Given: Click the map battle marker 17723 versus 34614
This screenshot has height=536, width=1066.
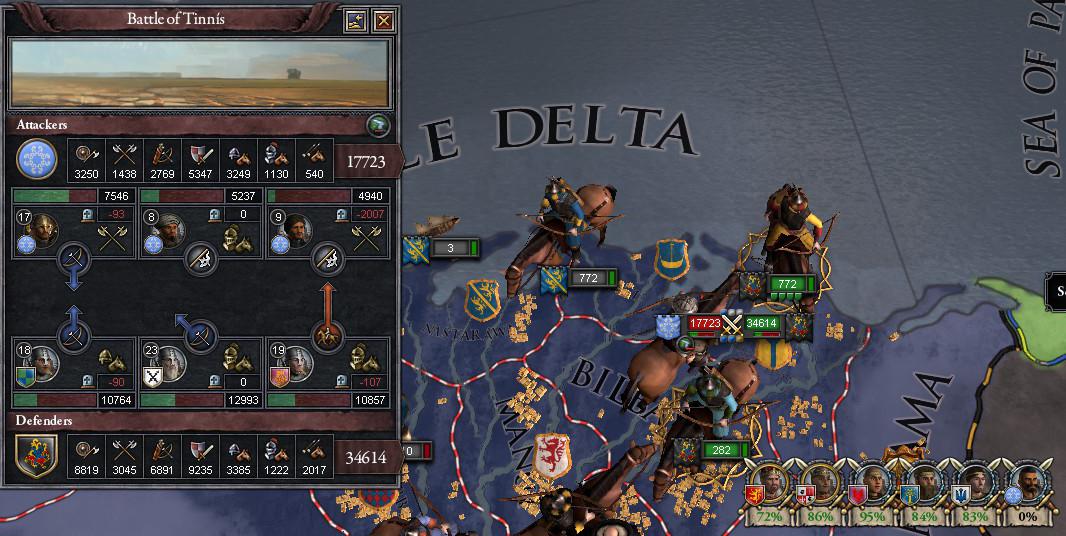Looking at the screenshot, I should [x=733, y=324].
